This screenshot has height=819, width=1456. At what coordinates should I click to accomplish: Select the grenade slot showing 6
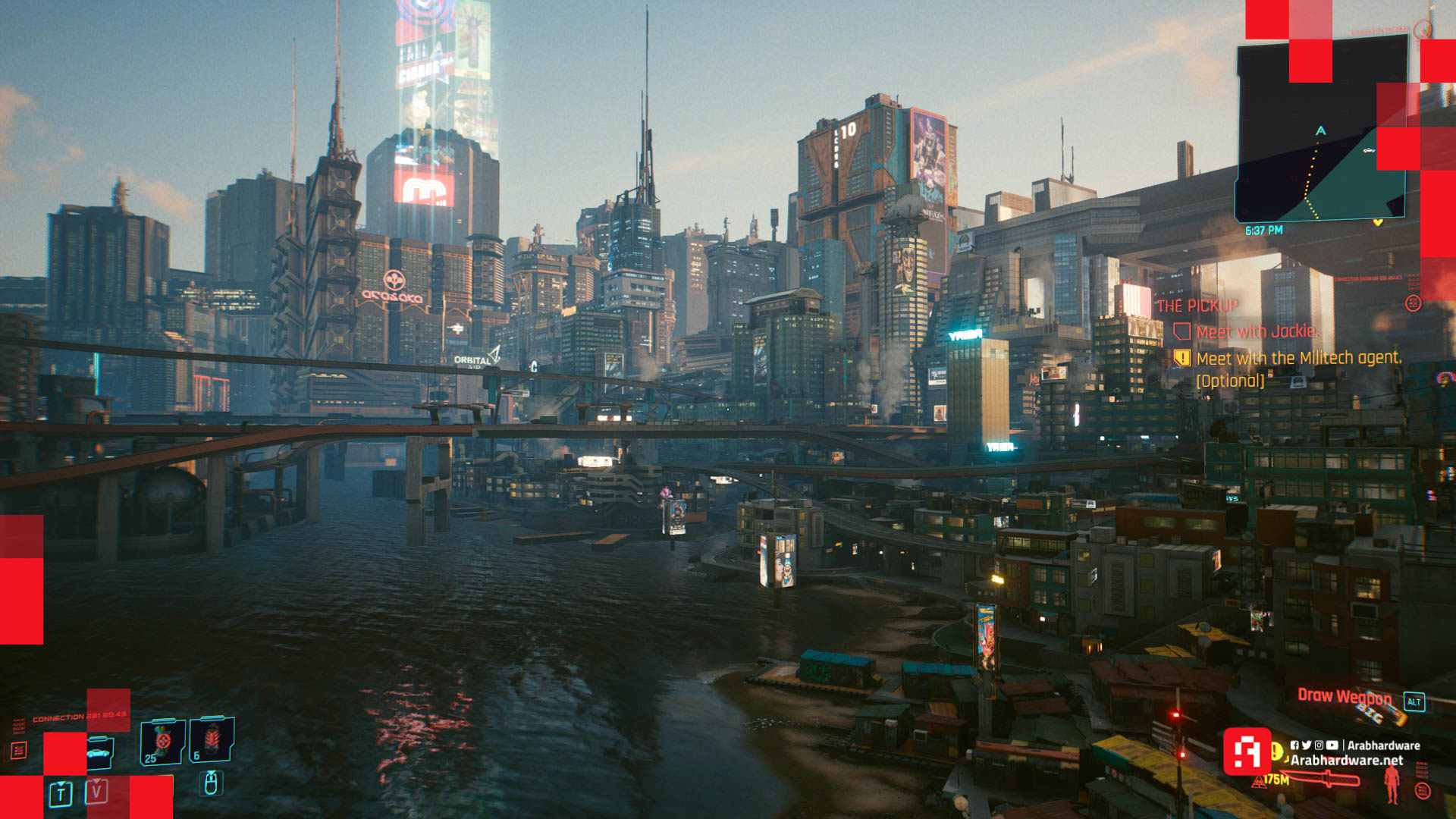click(212, 739)
